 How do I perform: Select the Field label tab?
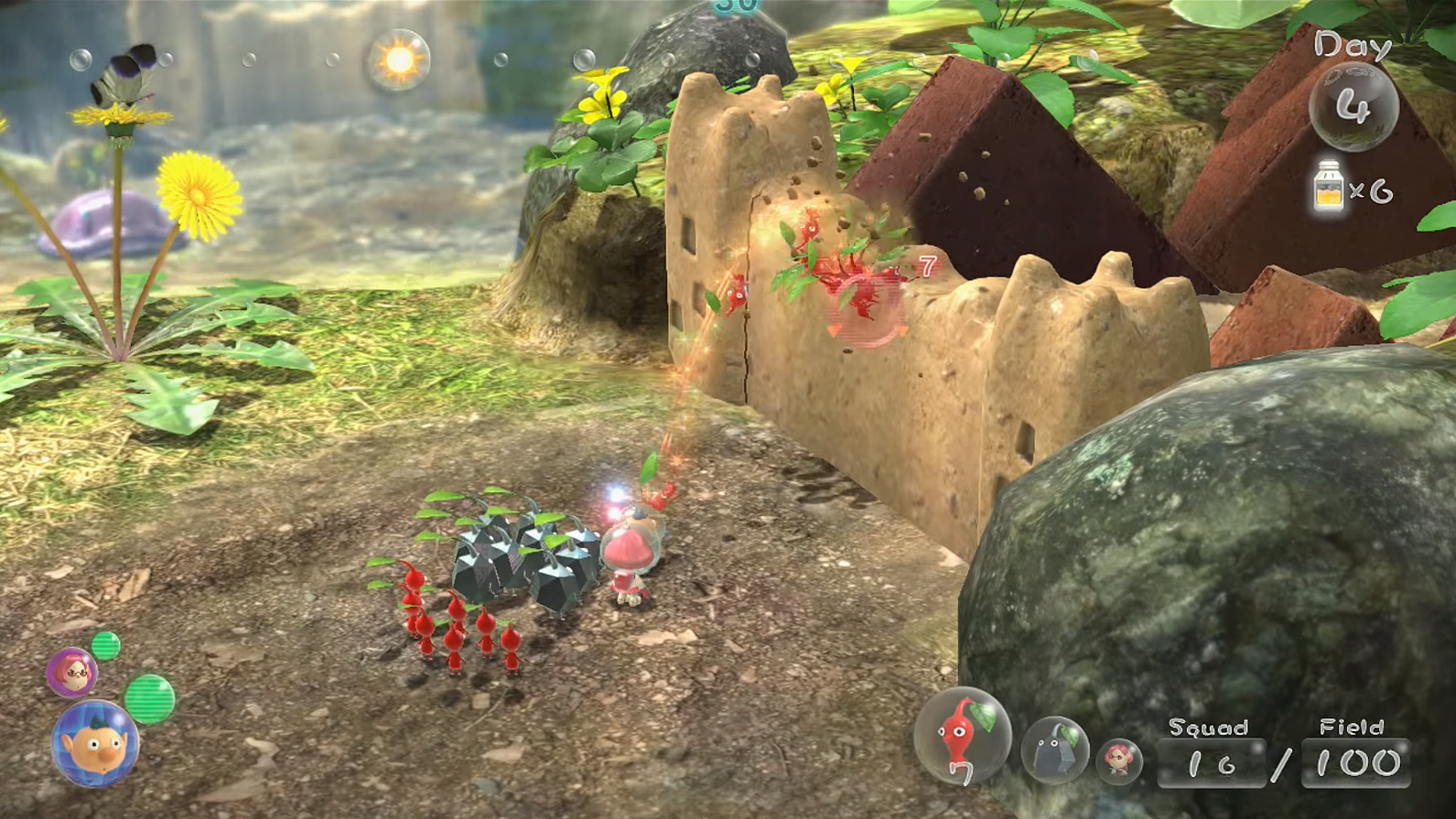(x=1353, y=727)
